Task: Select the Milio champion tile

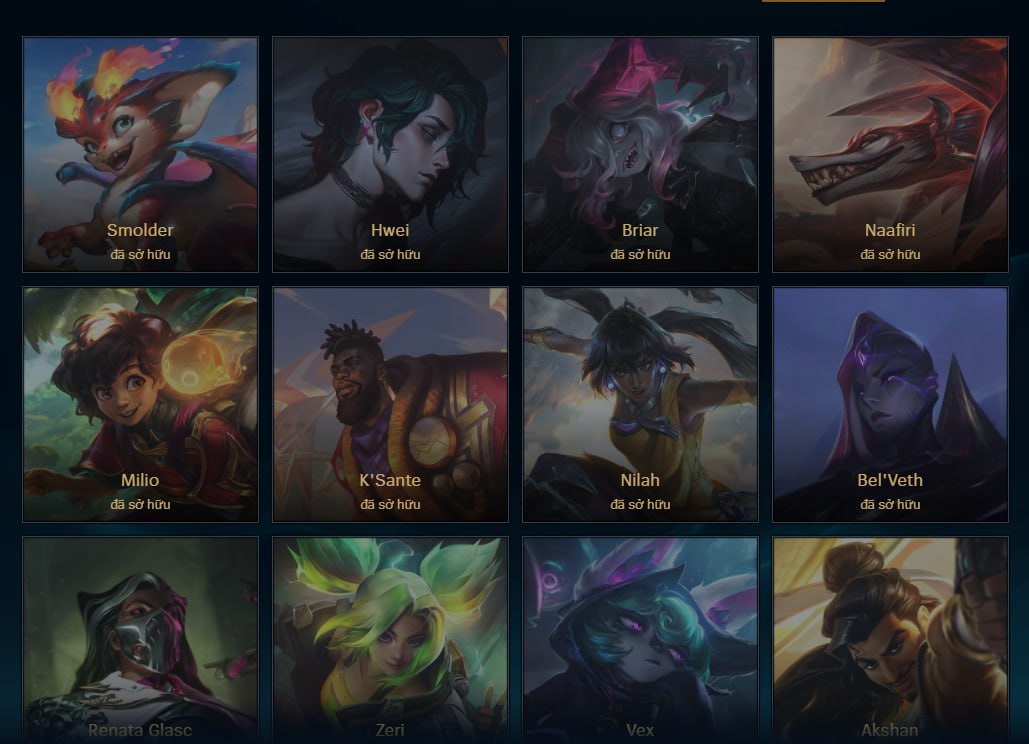Action: click(140, 405)
